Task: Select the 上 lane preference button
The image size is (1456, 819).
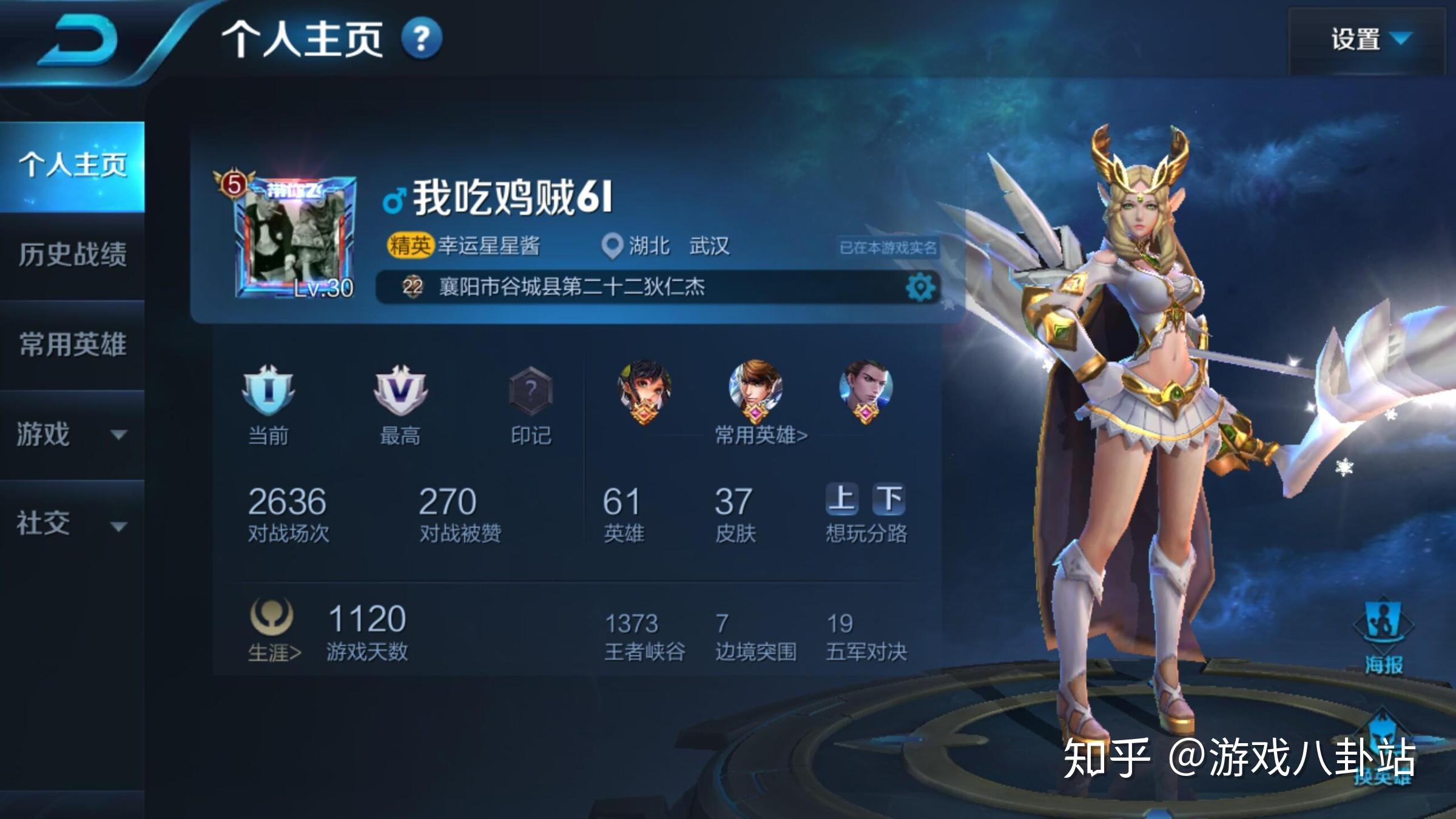Action: coord(841,499)
